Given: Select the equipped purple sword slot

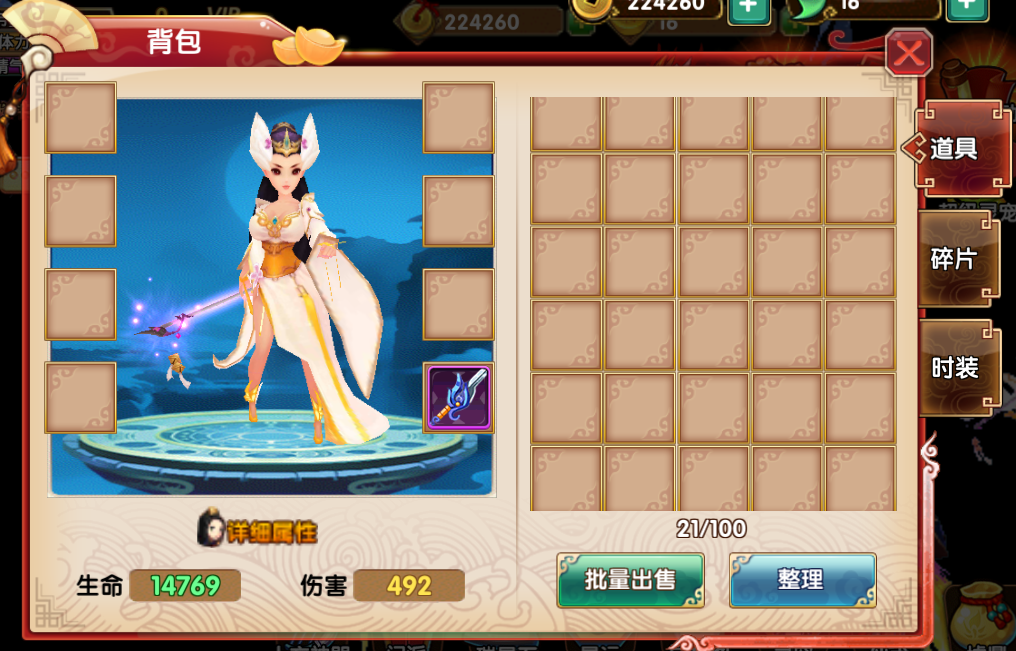Looking at the screenshot, I should 459,397.
